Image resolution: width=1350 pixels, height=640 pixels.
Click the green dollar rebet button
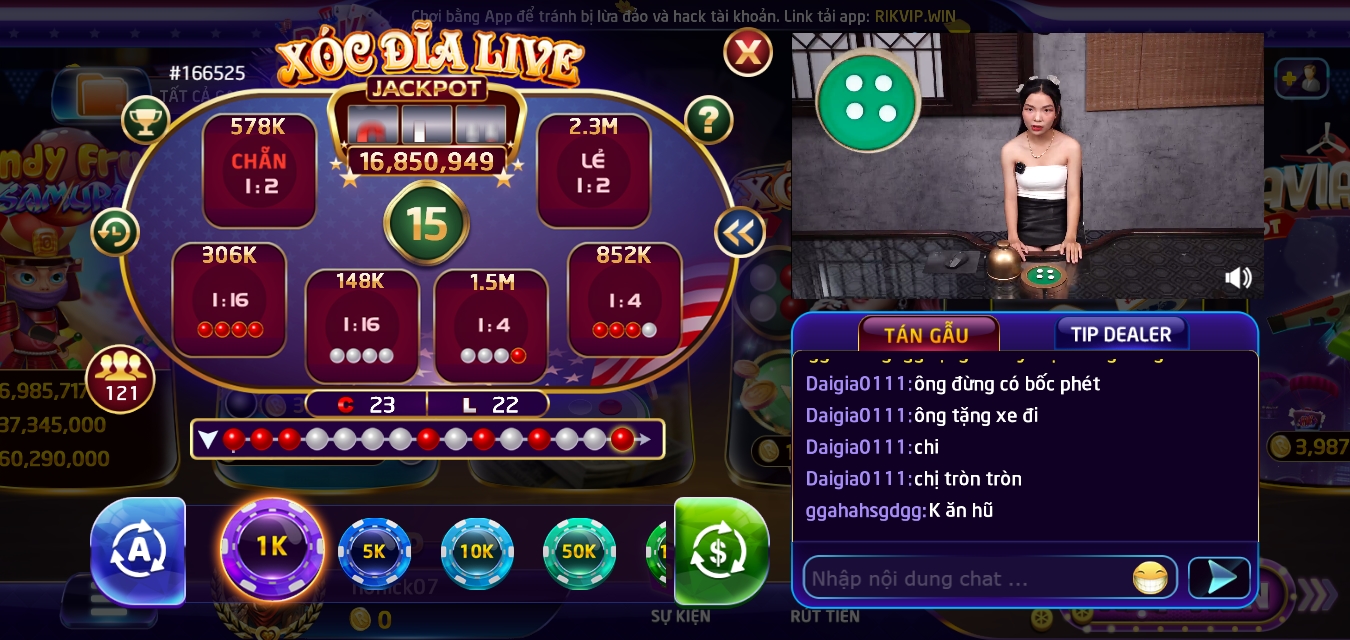coord(720,550)
